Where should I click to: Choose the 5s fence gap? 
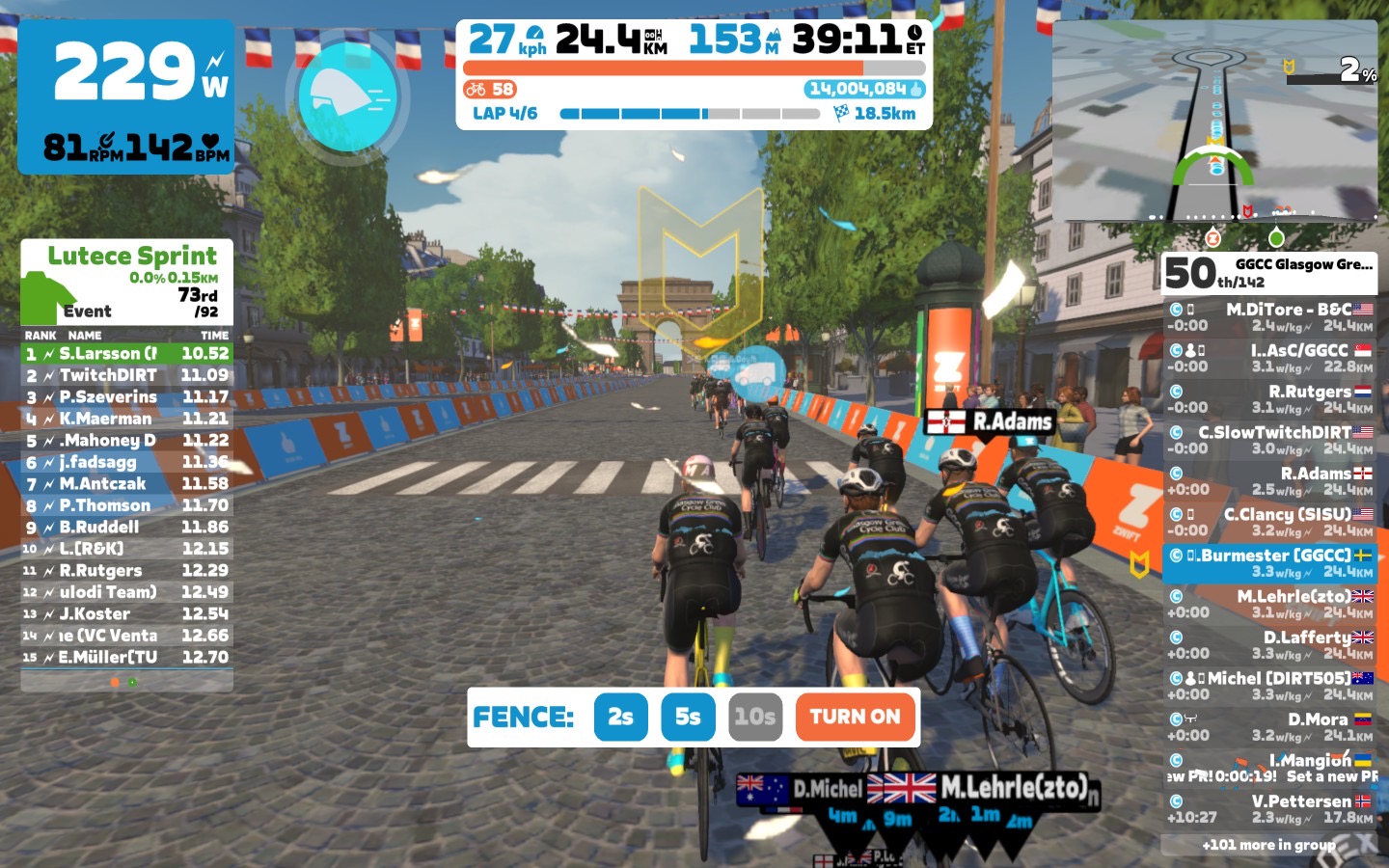688,717
